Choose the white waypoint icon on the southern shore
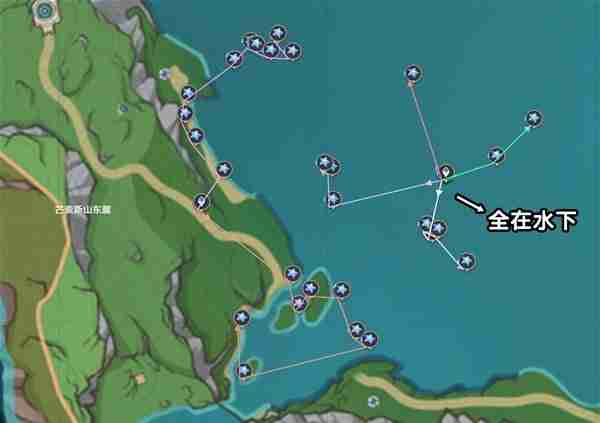The width and height of the screenshot is (600, 423). (372, 401)
